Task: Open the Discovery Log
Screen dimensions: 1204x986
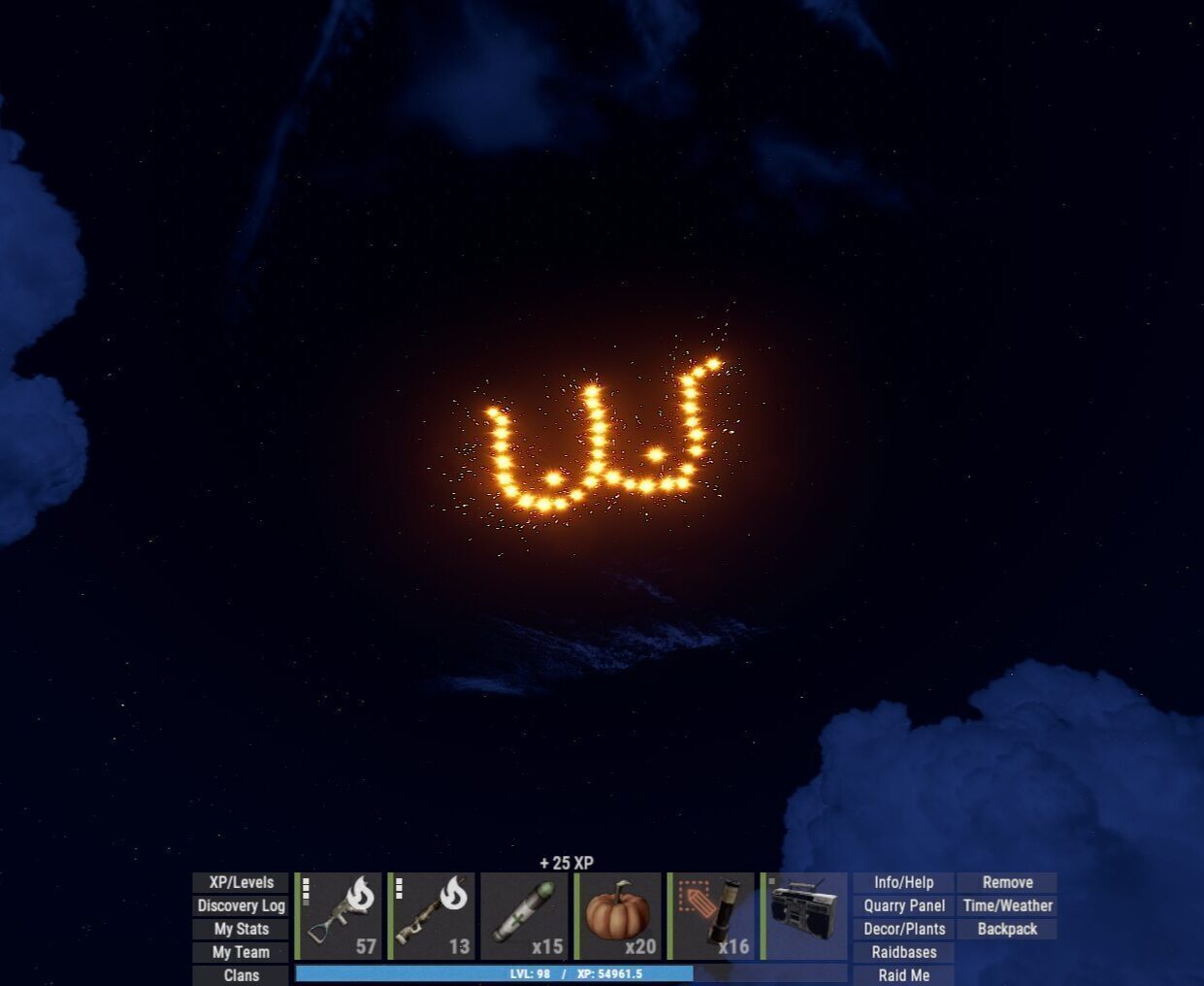Action: 241,905
